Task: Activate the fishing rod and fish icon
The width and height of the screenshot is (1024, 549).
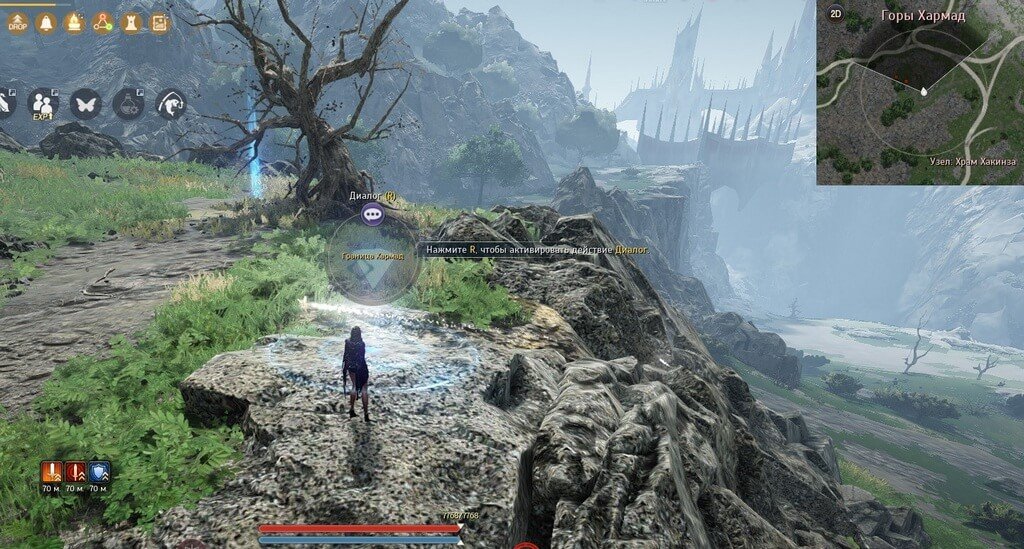Action: point(171,103)
